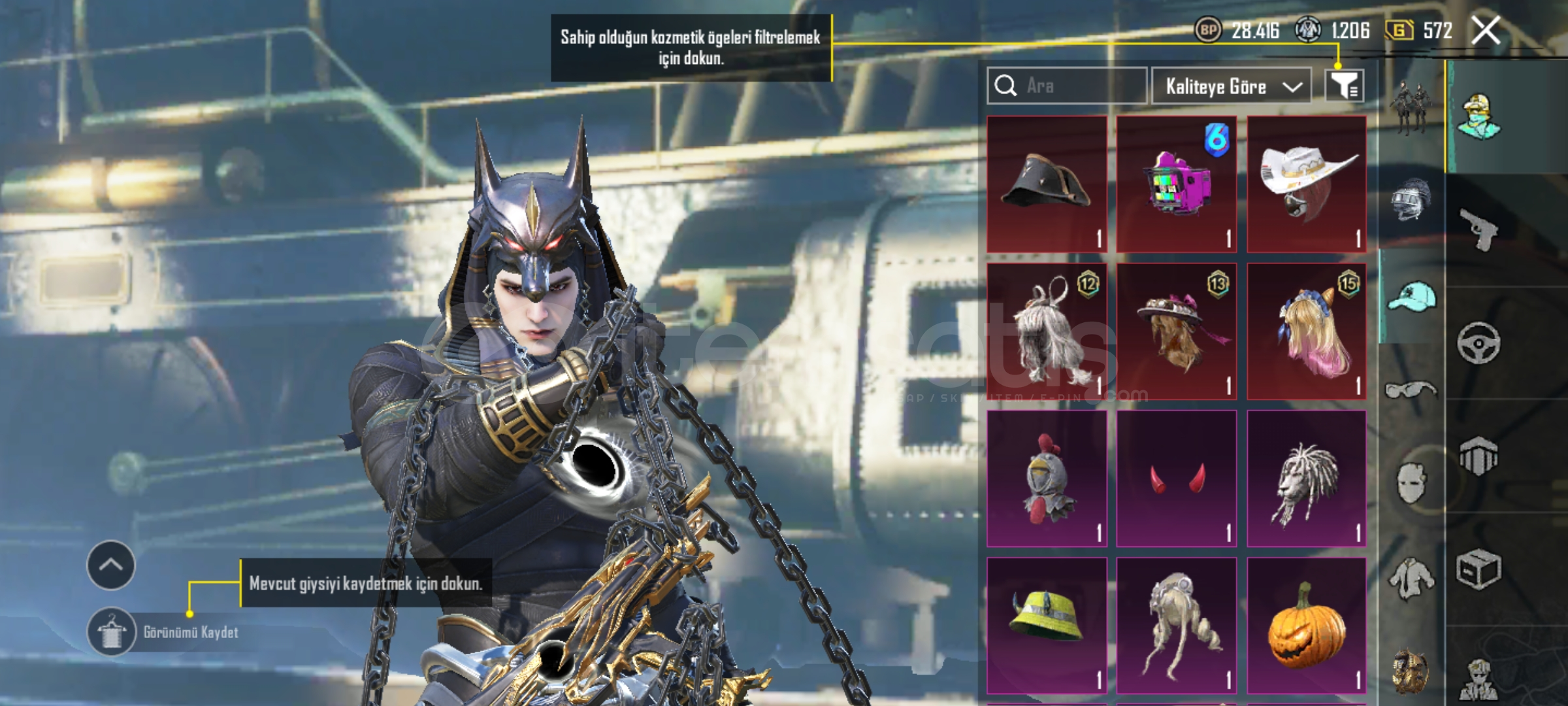Open the face mask subcategory
The width and height of the screenshot is (1568, 706).
tap(1411, 482)
